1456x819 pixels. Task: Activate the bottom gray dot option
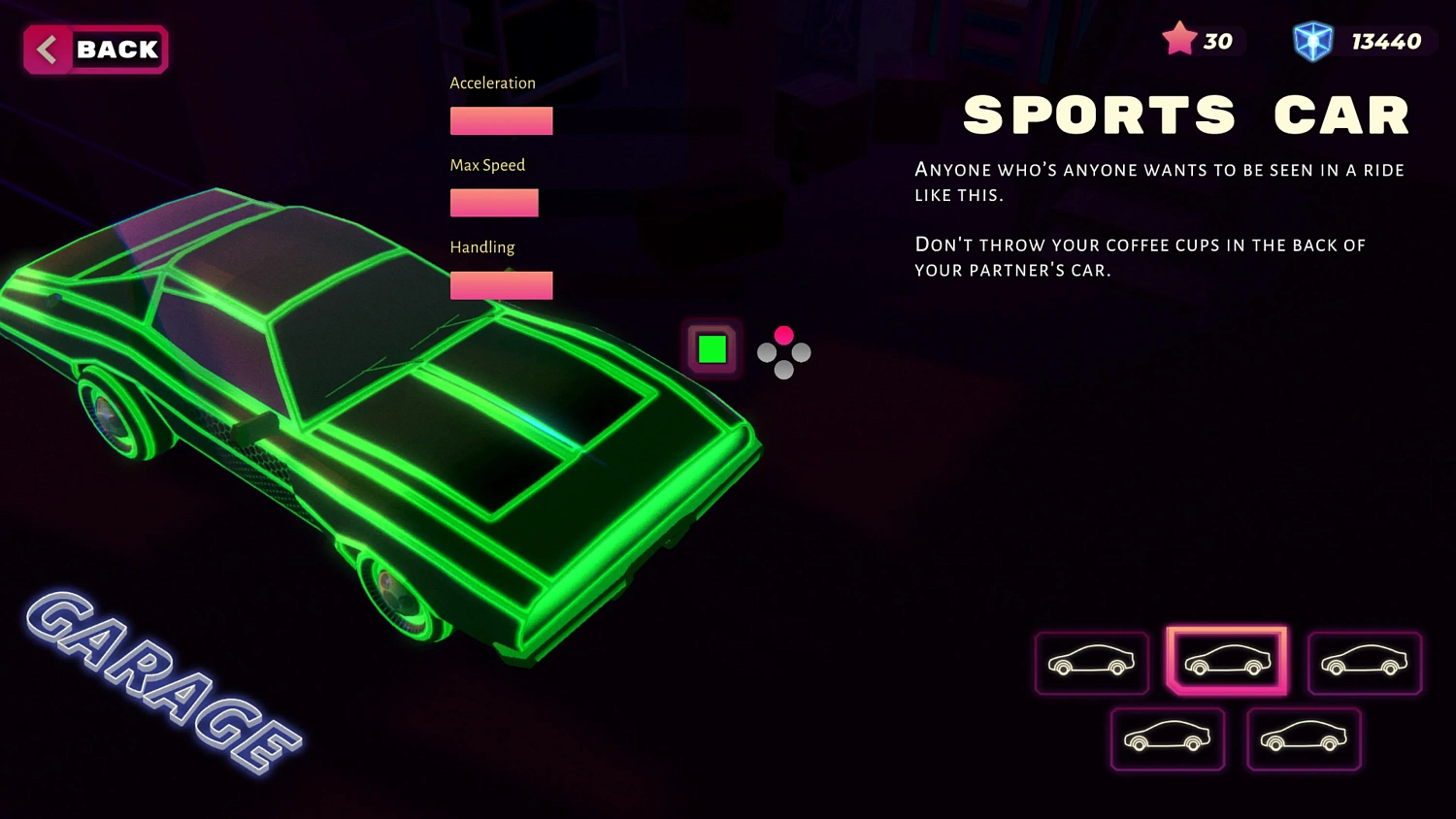pos(783,371)
